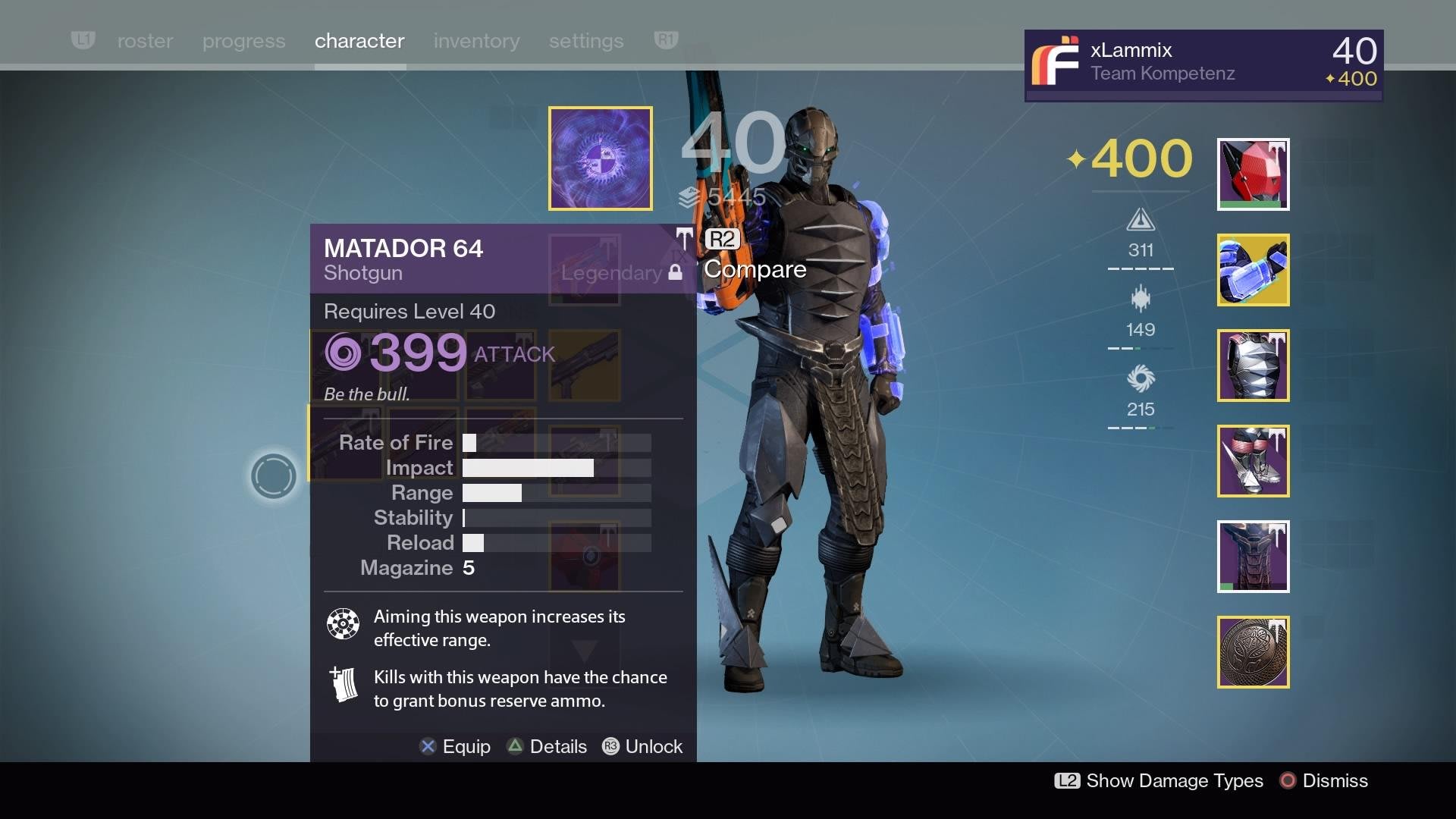Equip the Matador 64 shotgun
This screenshot has height=819, width=1456.
pos(455,746)
